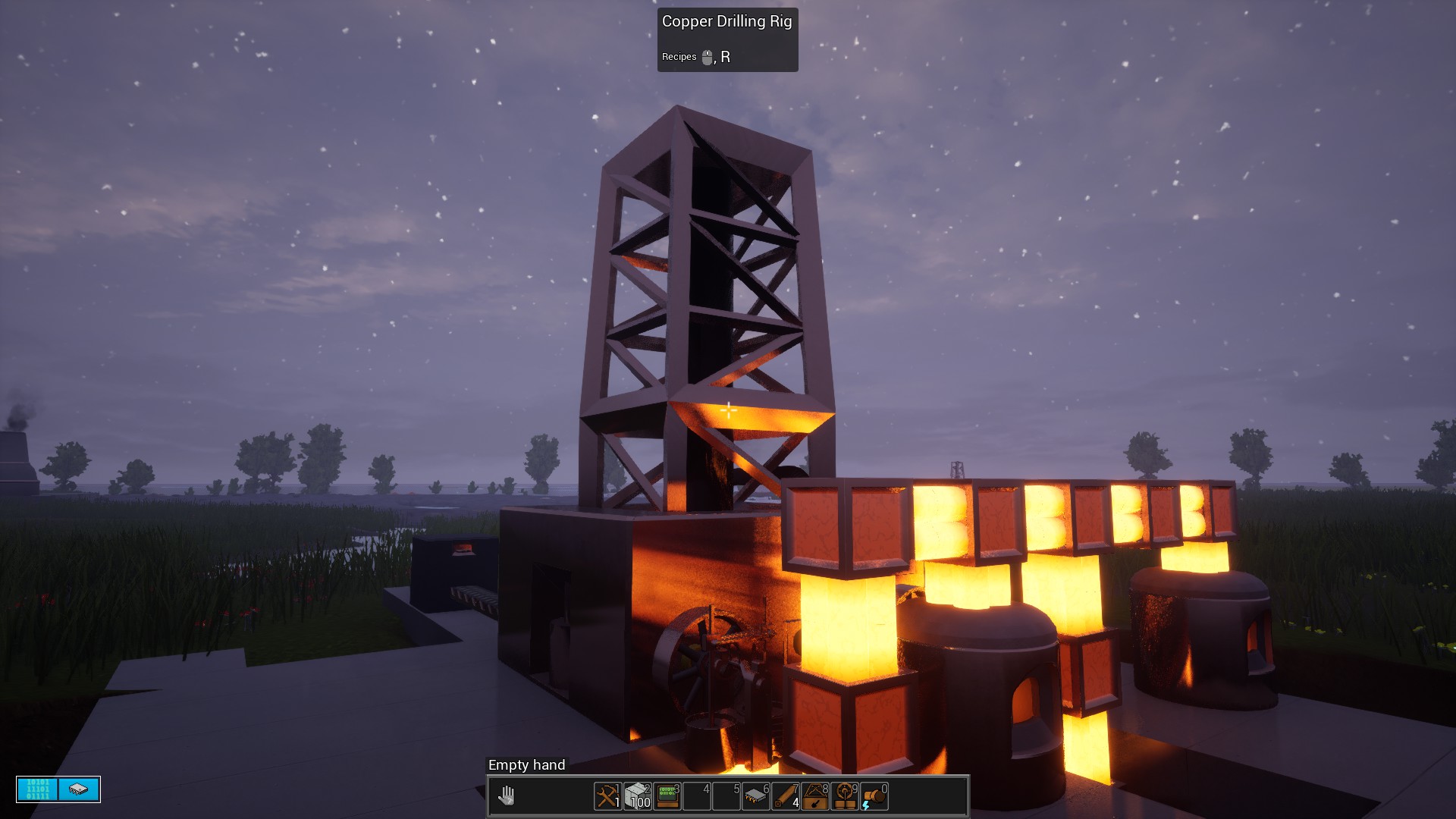
Task: Select the metal block stack of 100
Action: point(638,796)
